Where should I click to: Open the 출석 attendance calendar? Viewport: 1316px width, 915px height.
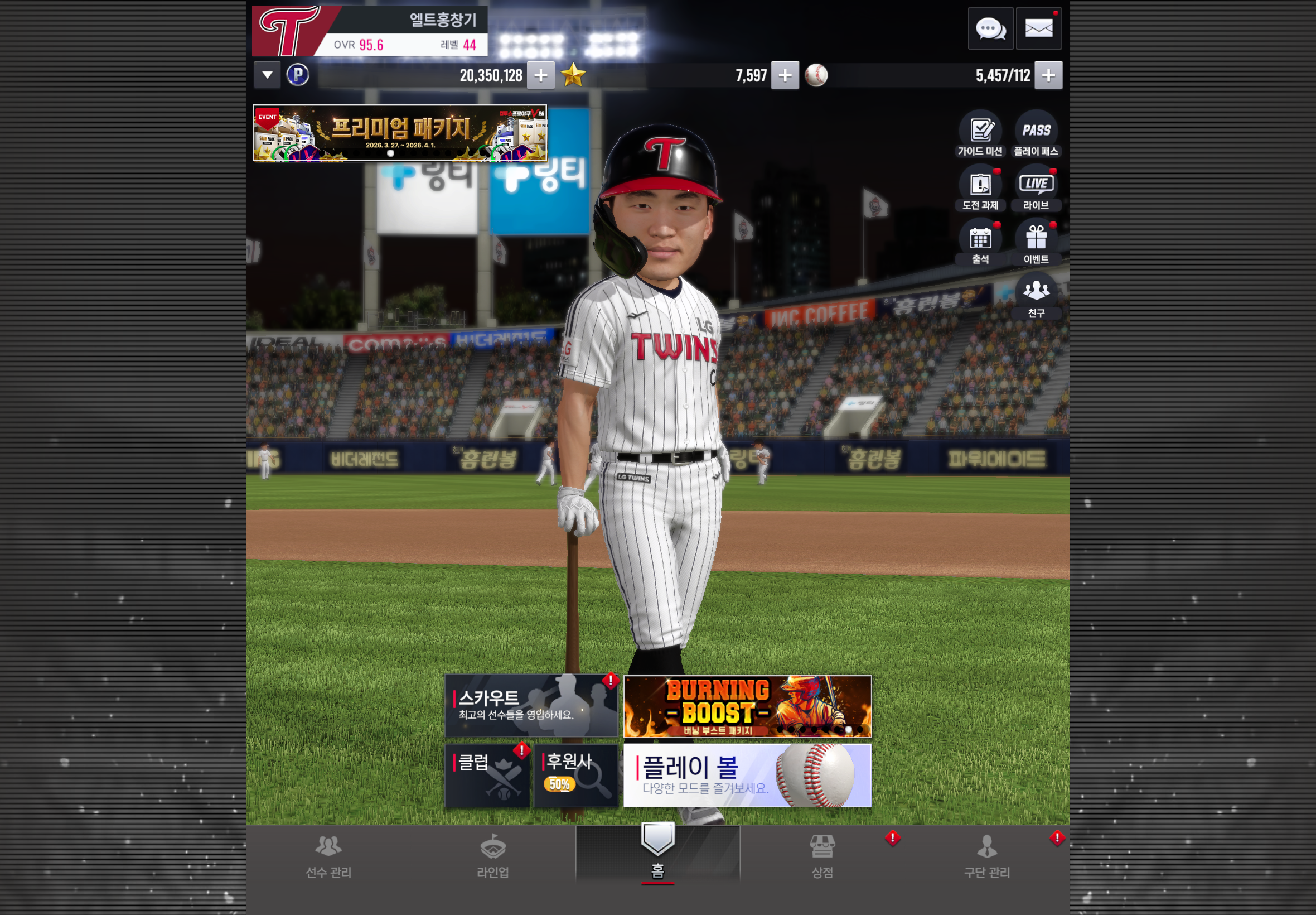click(x=980, y=243)
